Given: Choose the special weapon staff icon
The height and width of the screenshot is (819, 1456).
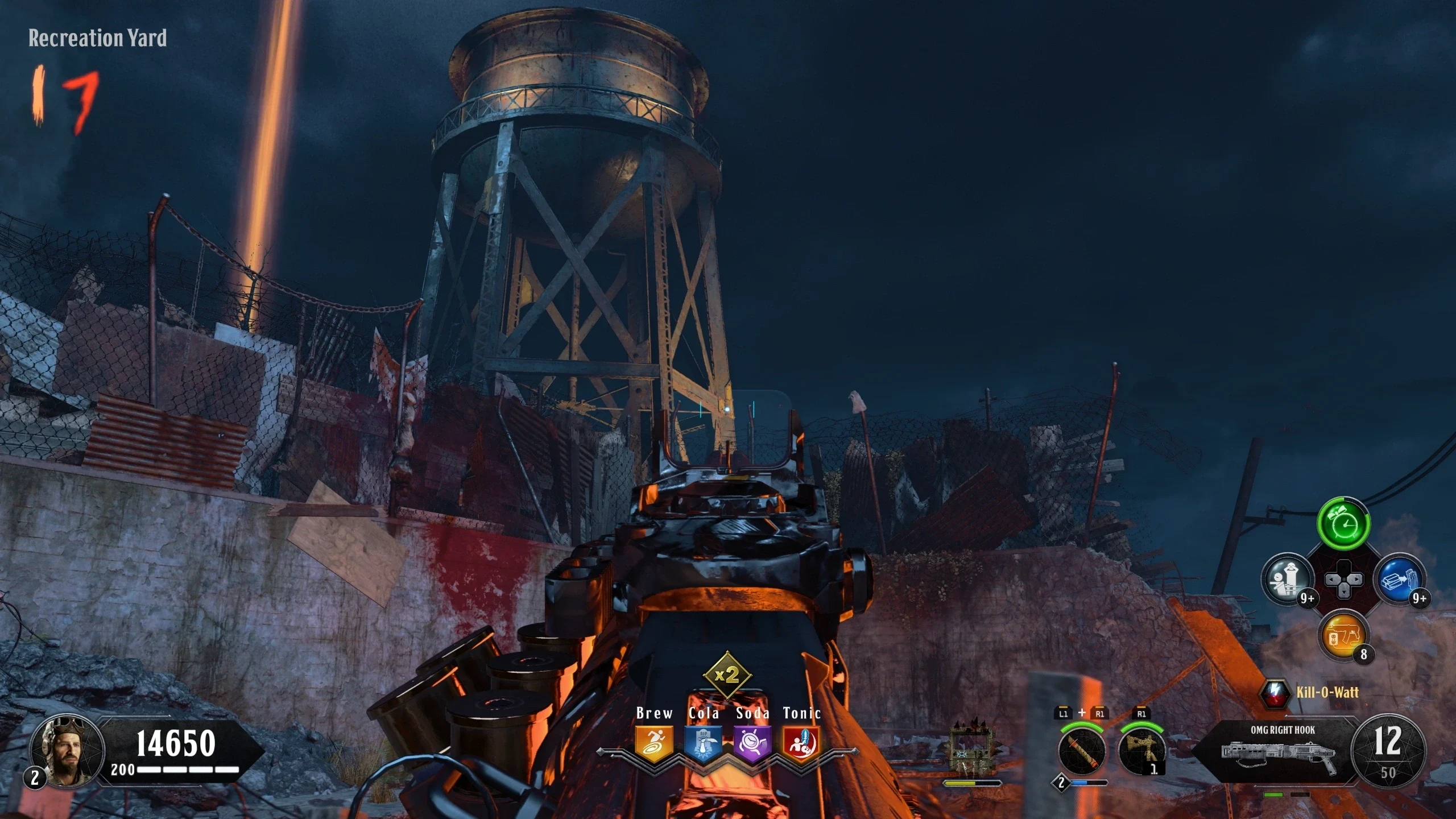Looking at the screenshot, I should pyautogui.click(x=1082, y=751).
